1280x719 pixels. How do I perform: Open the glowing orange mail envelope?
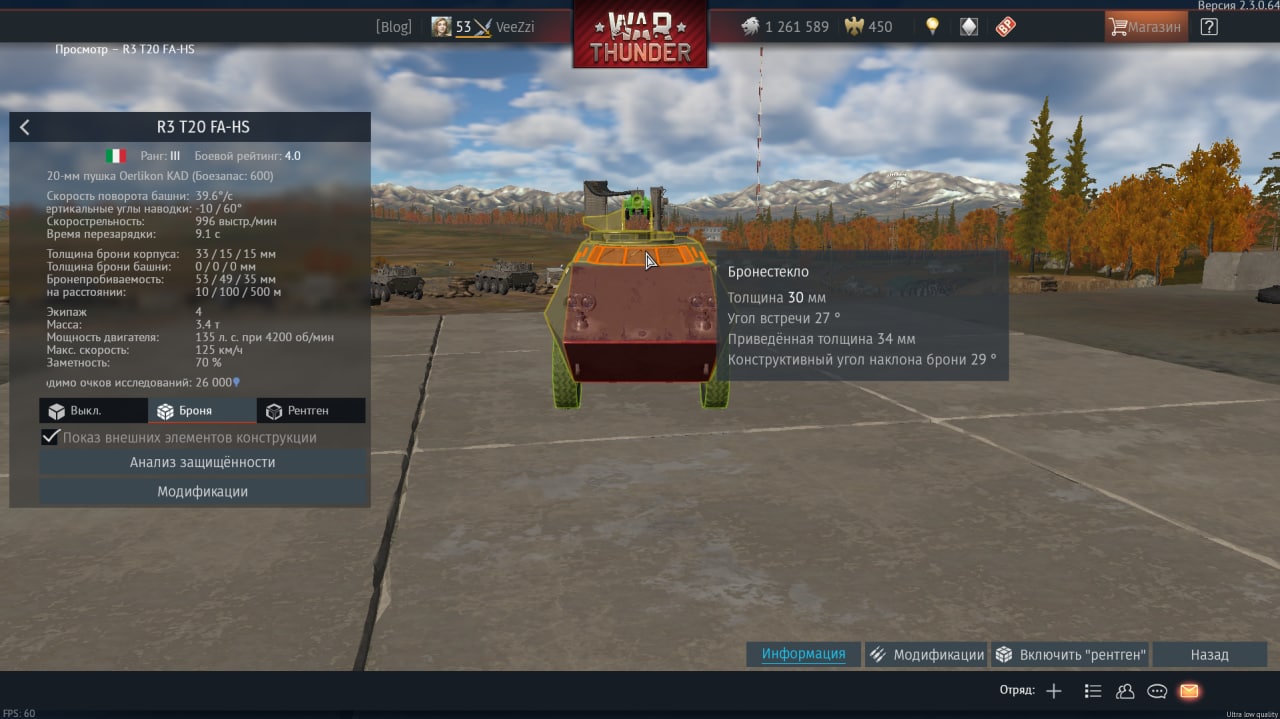point(1189,691)
